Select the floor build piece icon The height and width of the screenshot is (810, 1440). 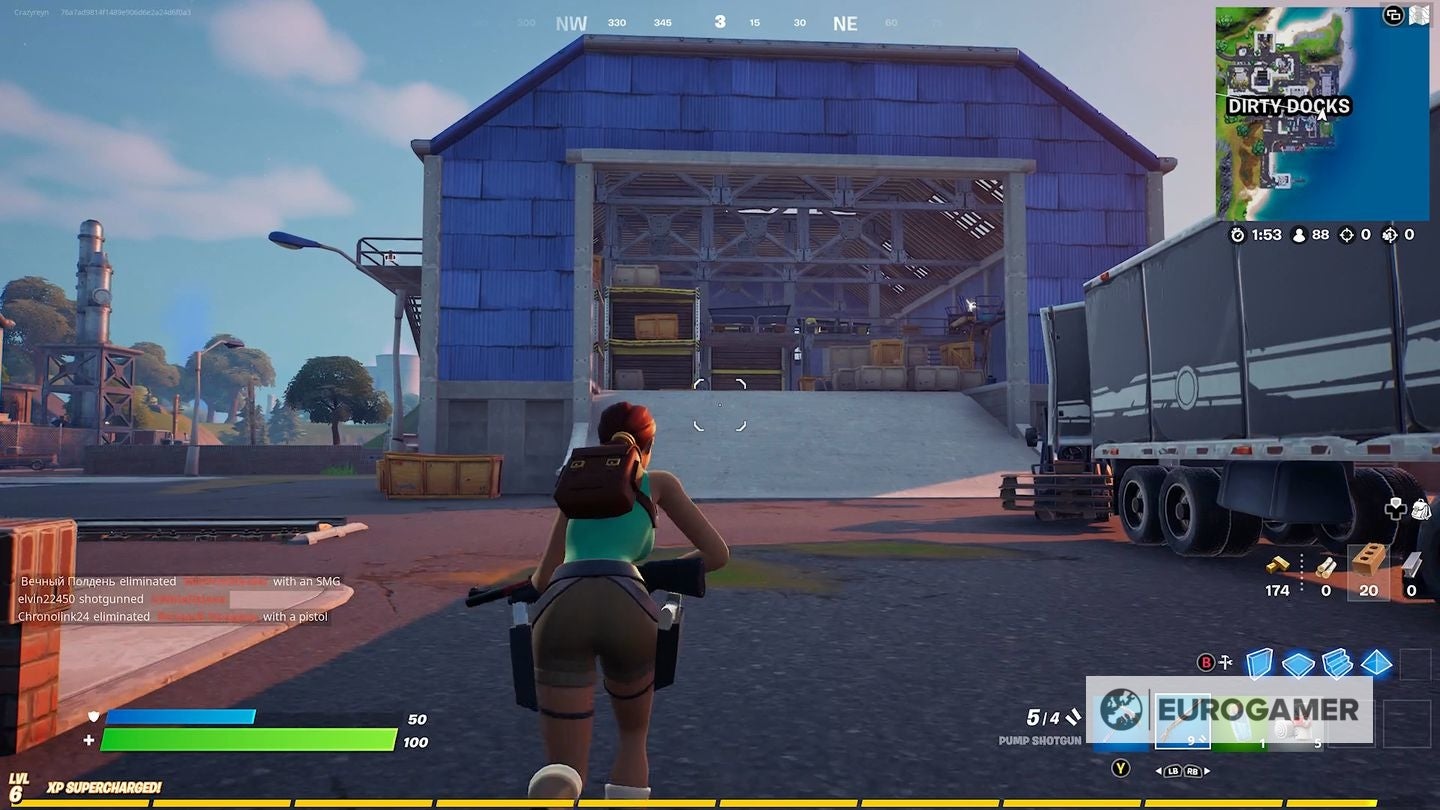point(1297,663)
